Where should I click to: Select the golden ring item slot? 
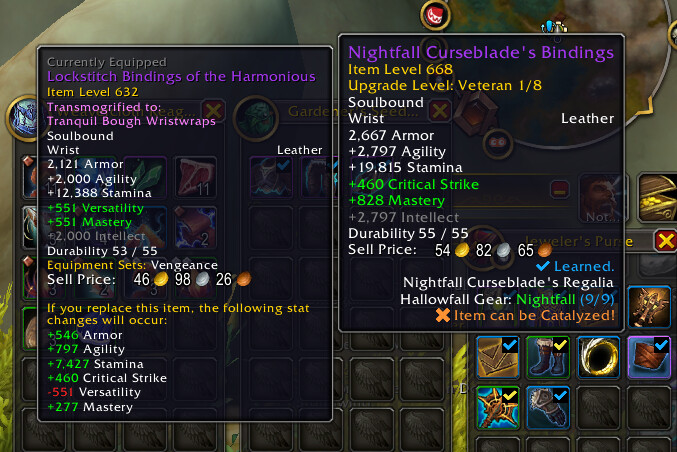(x=597, y=358)
